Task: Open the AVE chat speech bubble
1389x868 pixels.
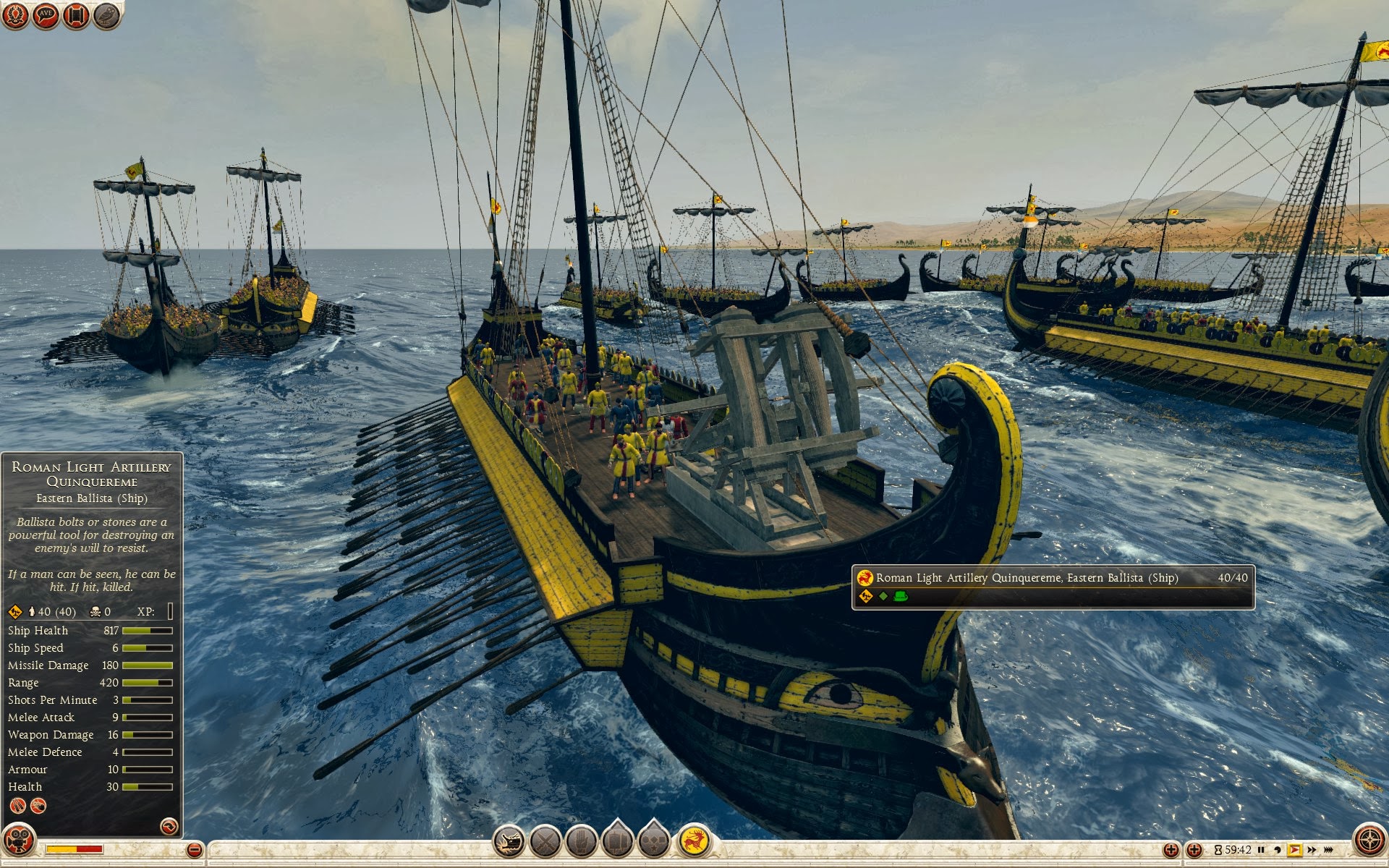Action: coord(46,15)
